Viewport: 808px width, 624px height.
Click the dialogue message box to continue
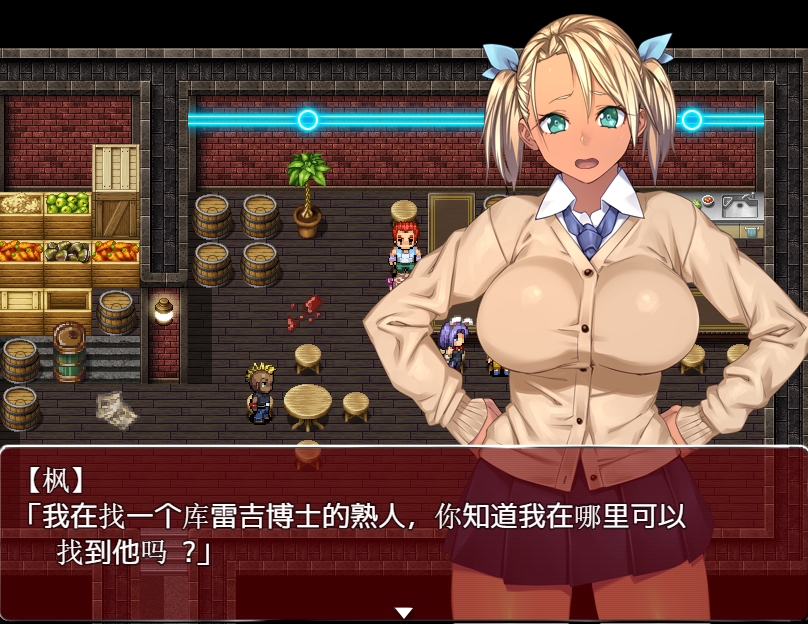click(x=300, y=530)
